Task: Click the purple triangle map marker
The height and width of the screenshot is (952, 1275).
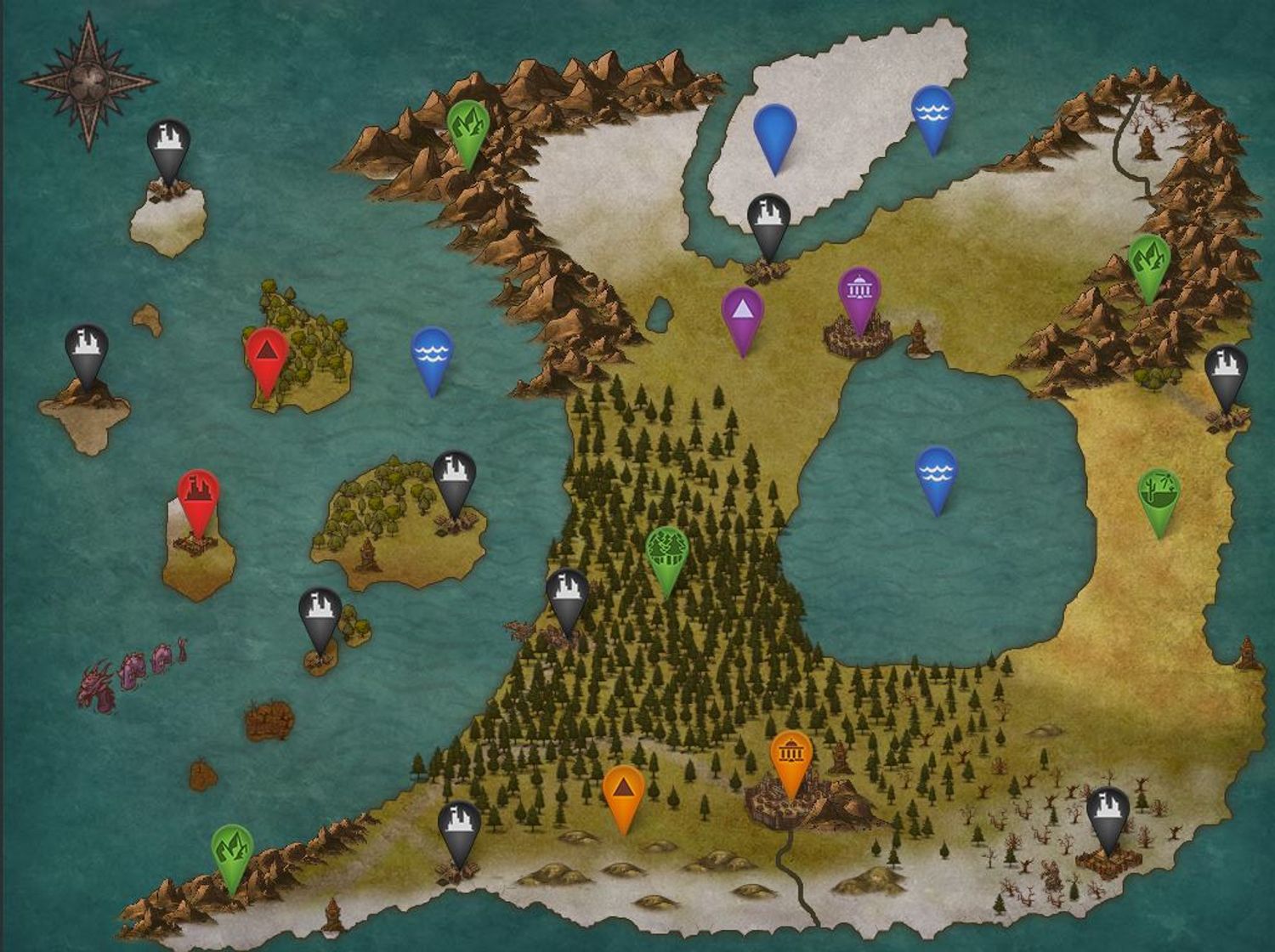Action: [743, 313]
